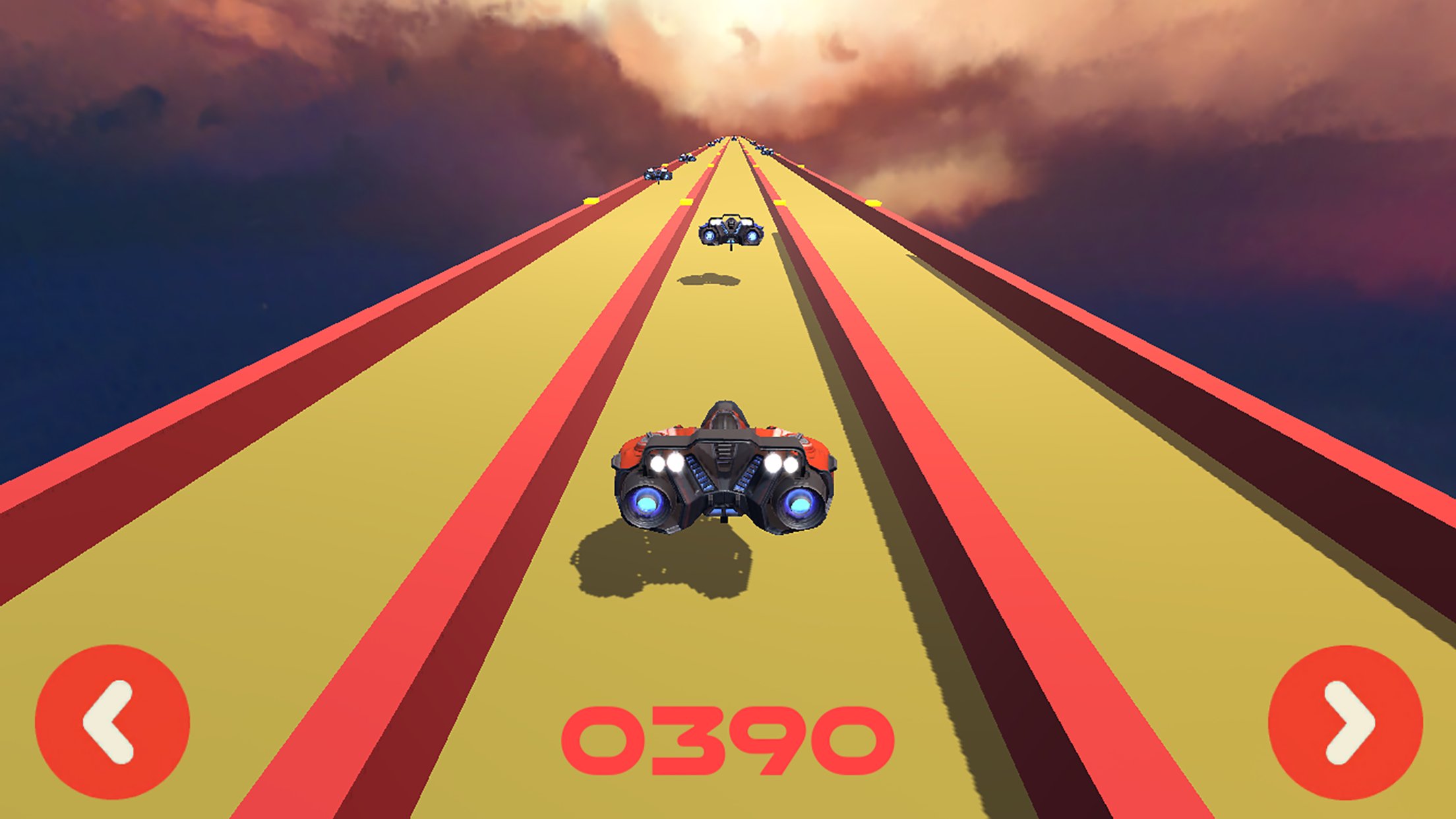Image resolution: width=1456 pixels, height=819 pixels.
Task: Tap the shadow beneath the enemy vehicle
Action: tap(707, 280)
